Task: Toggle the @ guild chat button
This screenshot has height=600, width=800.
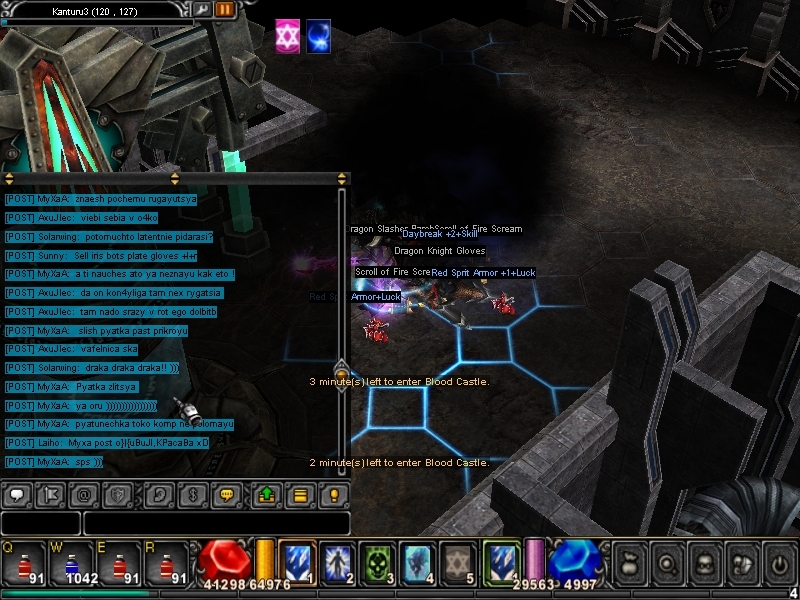Action: coord(83,494)
